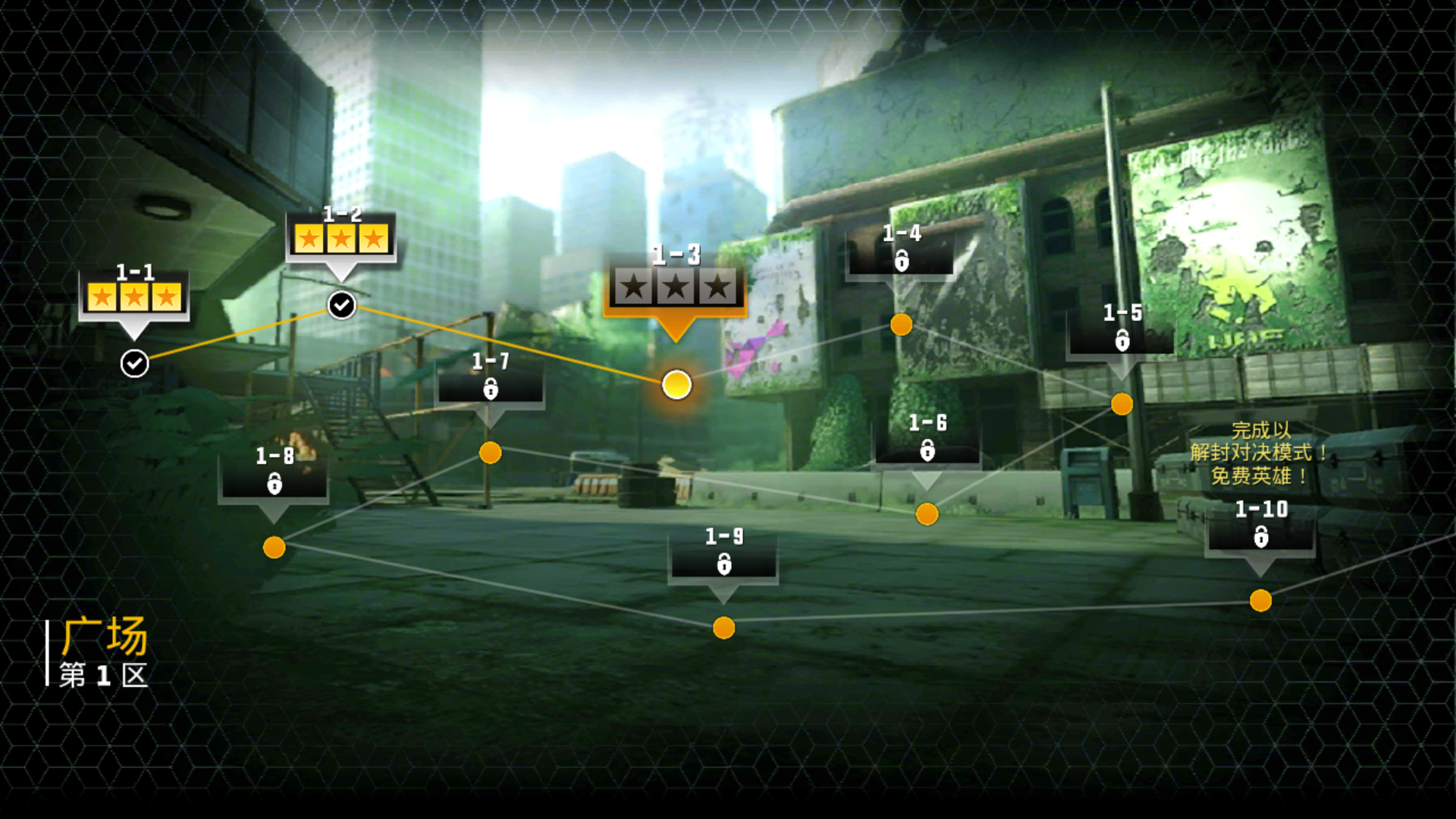Choose locked level 1-6

[x=927, y=514]
